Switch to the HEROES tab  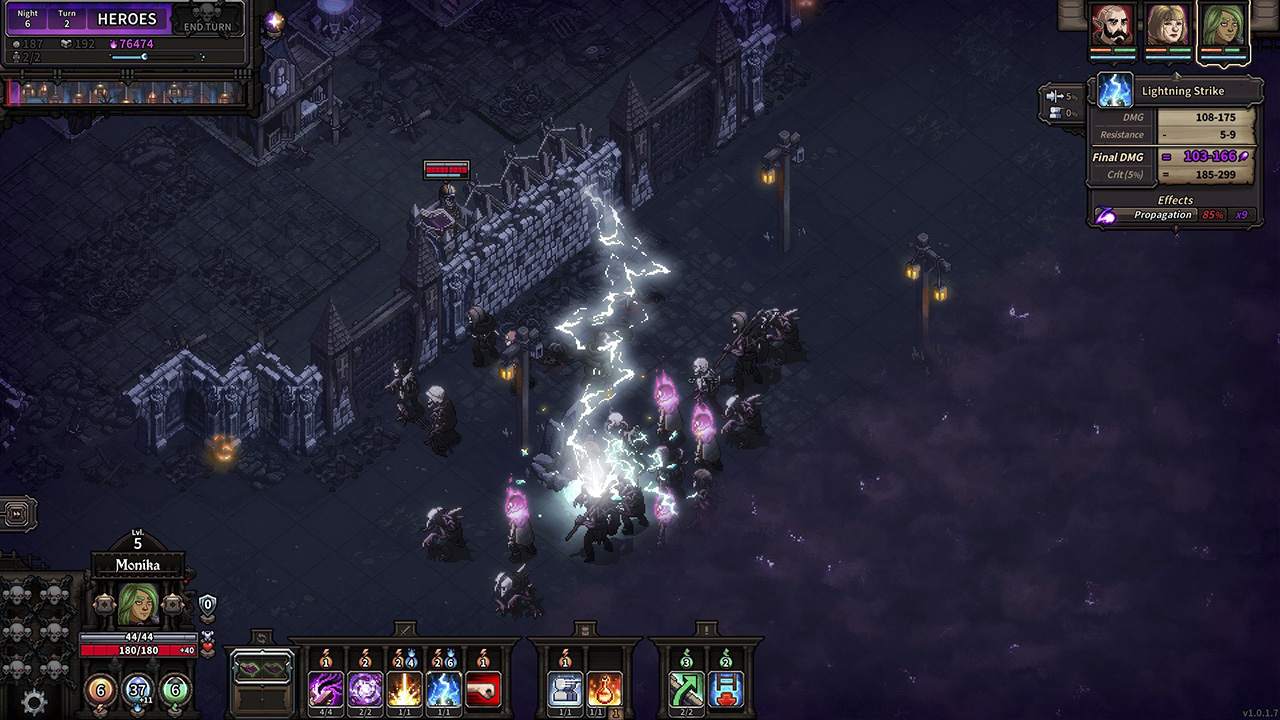tap(128, 19)
